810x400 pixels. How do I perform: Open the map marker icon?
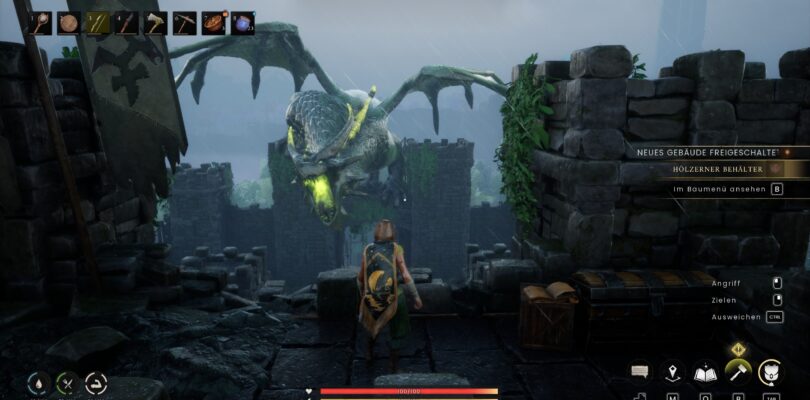click(x=672, y=372)
